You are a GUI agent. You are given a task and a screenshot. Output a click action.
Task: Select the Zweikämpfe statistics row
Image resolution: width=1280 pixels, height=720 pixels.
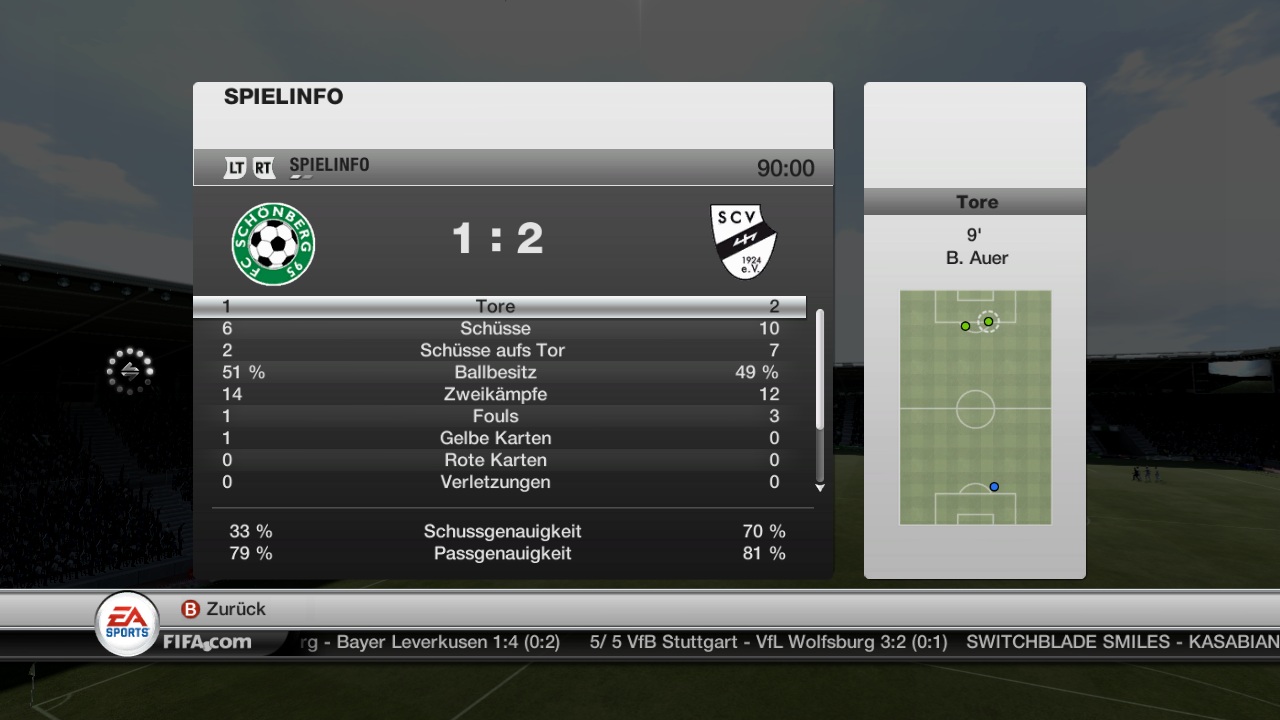pos(496,394)
